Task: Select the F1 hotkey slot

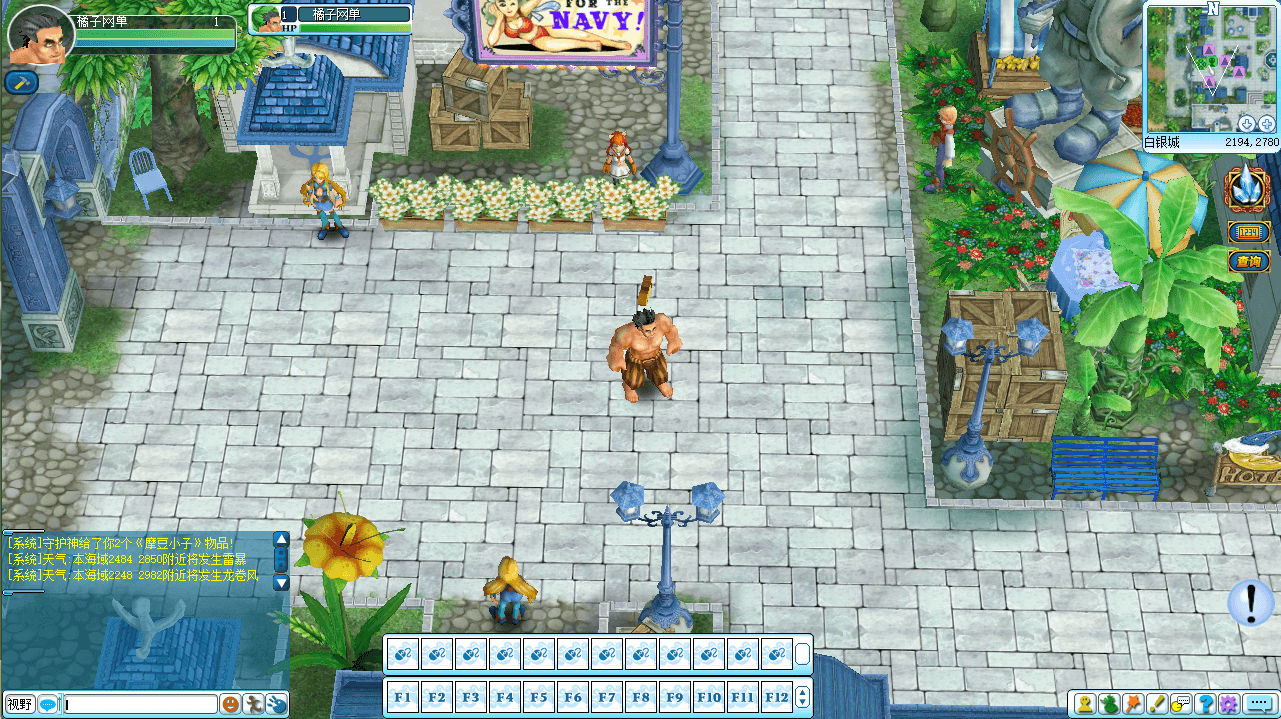Action: coord(403,697)
